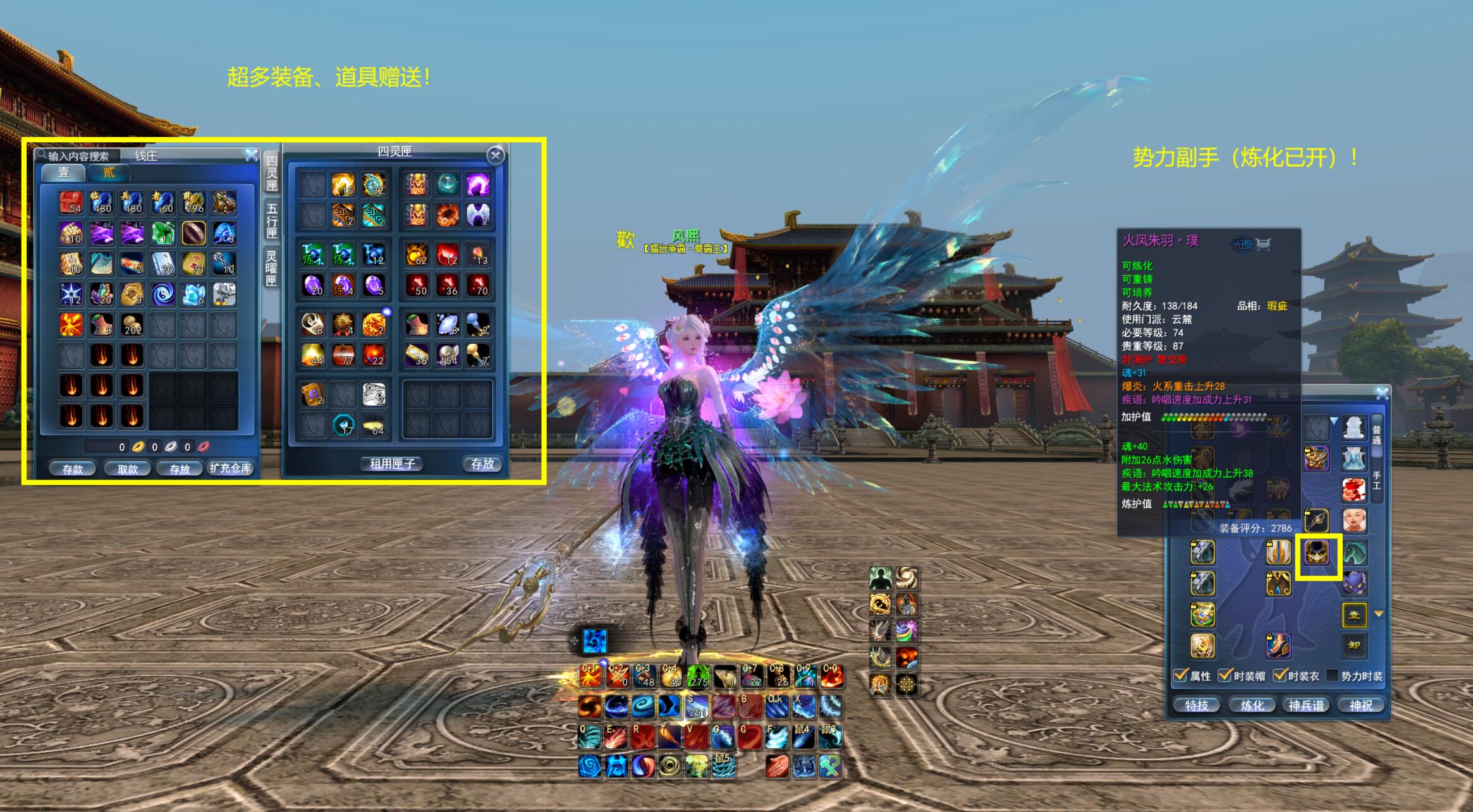Switch to the 壹 bank tab
The image size is (1473, 812).
(x=64, y=173)
